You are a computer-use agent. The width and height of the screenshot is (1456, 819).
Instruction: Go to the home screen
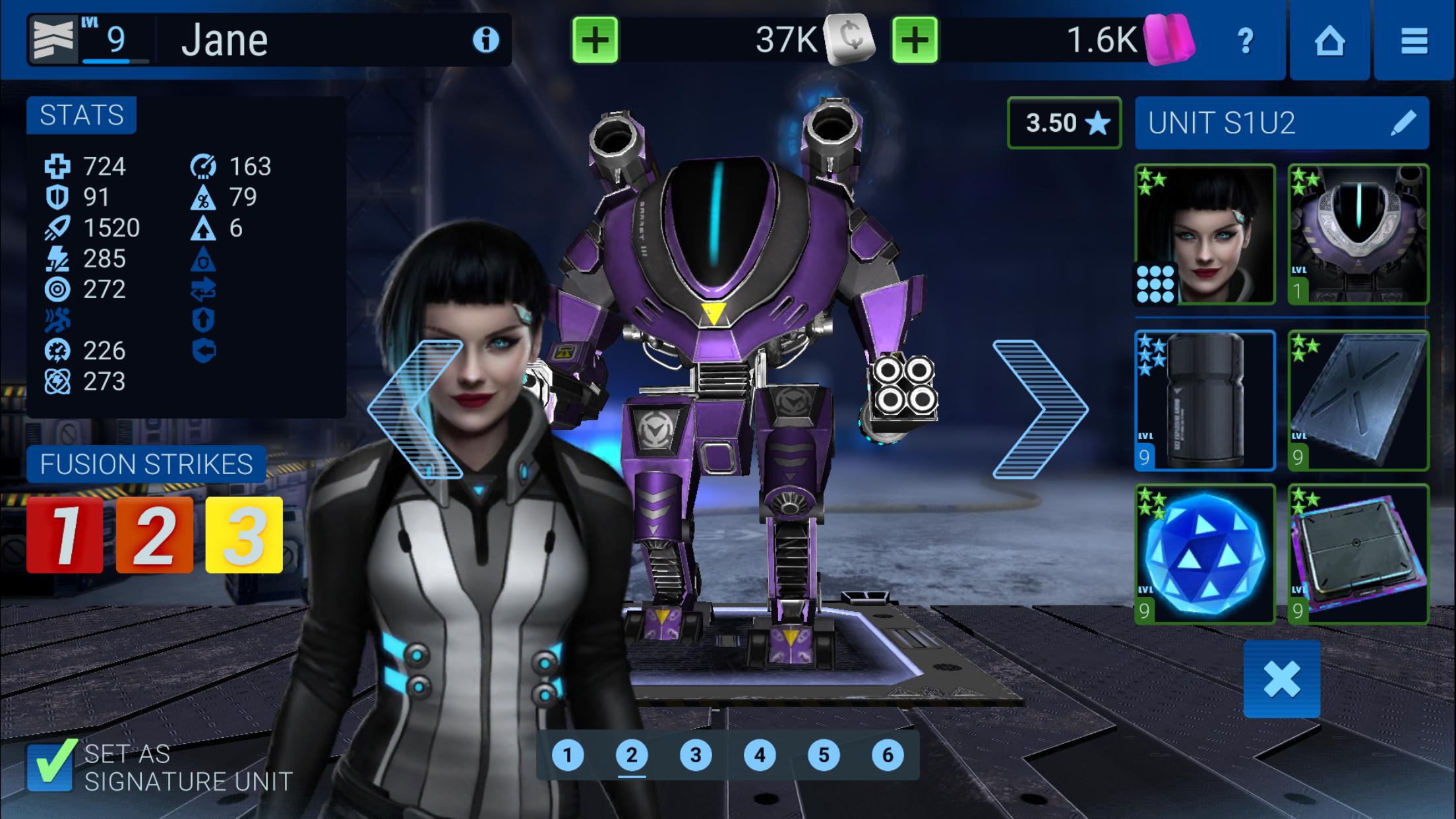[x=1329, y=41]
